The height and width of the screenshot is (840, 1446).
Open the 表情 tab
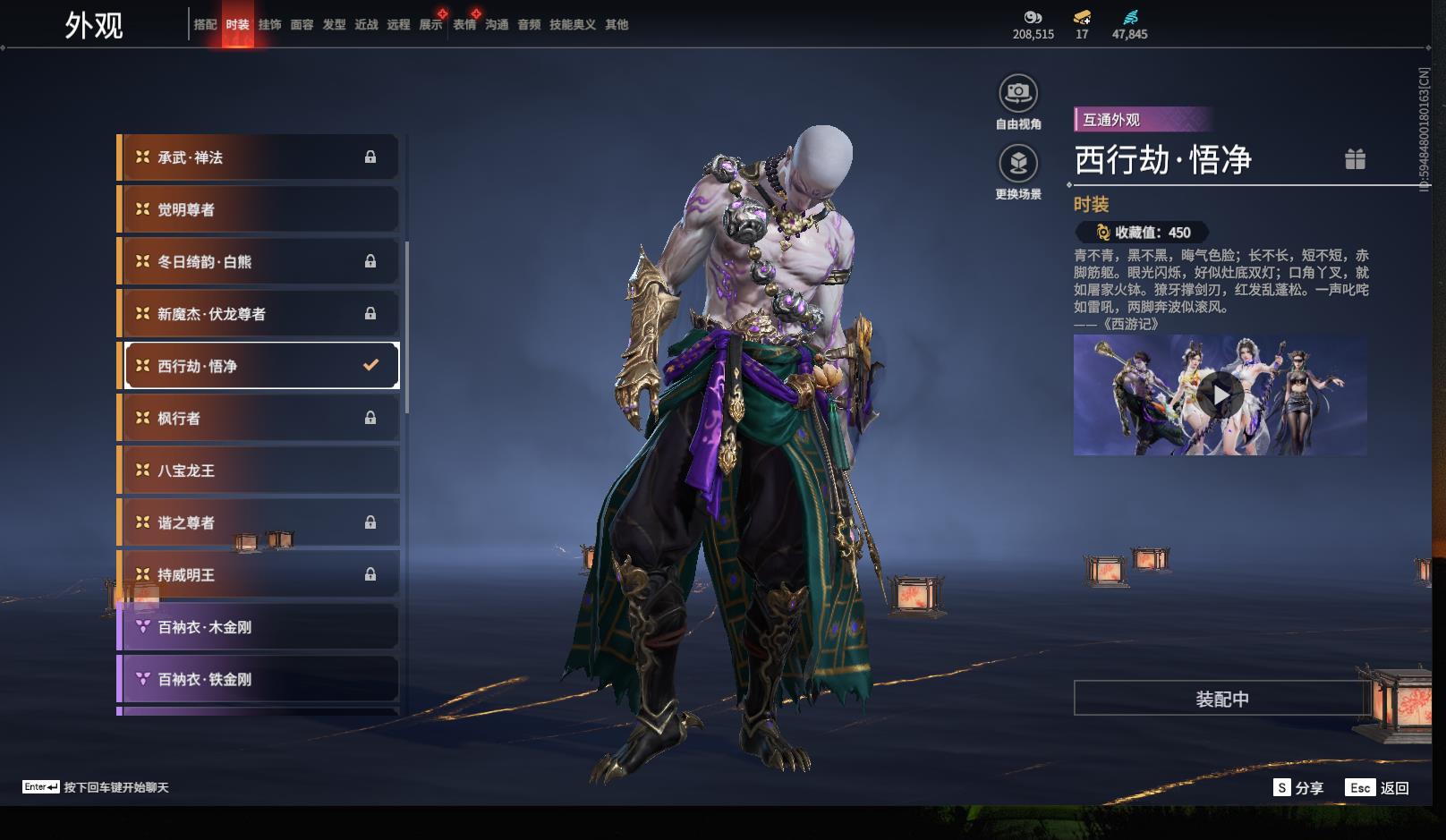464,25
